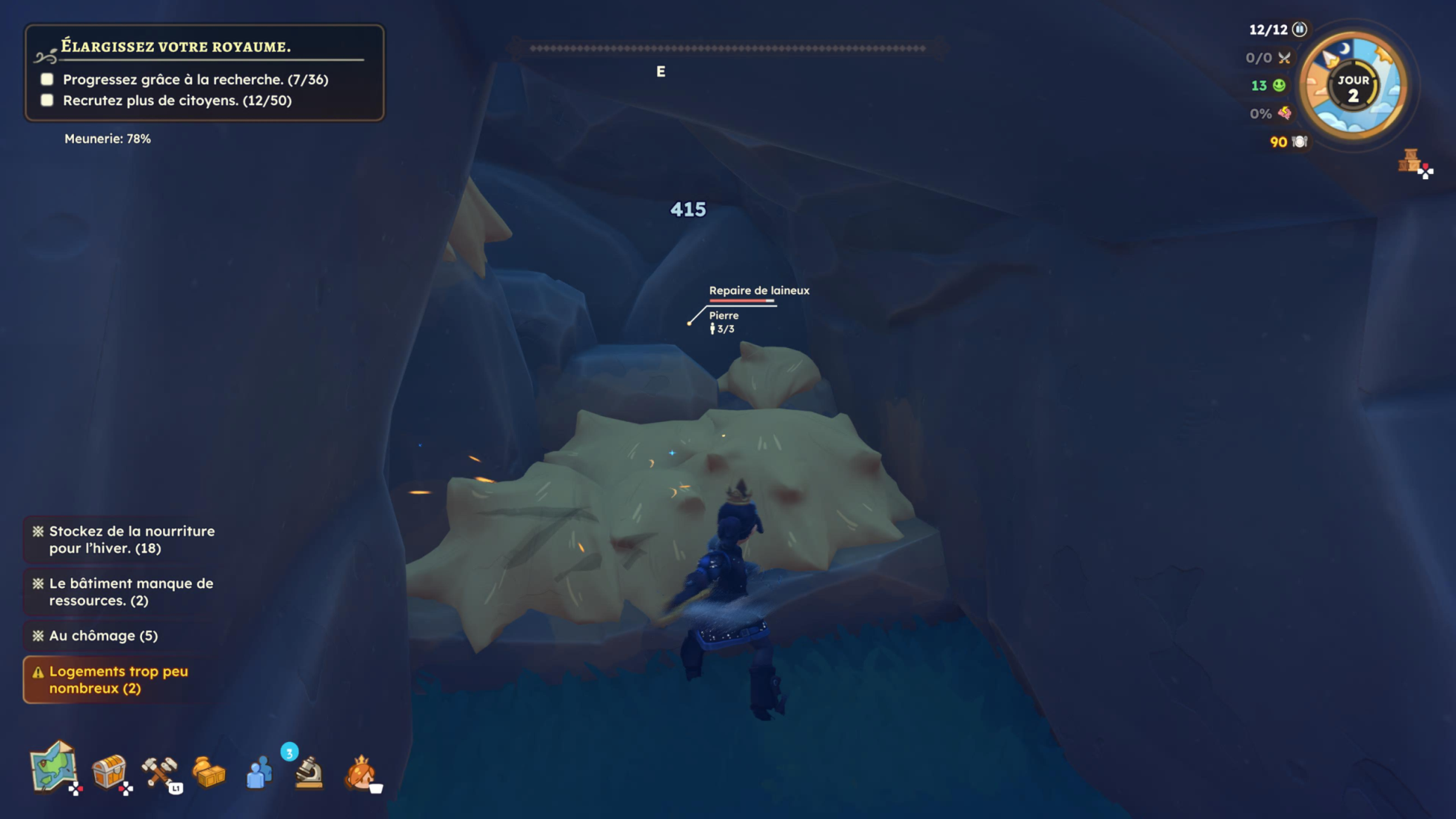Open the 'Élargissez votre royaume' quest tracker
1456x819 pixels.
176,47
